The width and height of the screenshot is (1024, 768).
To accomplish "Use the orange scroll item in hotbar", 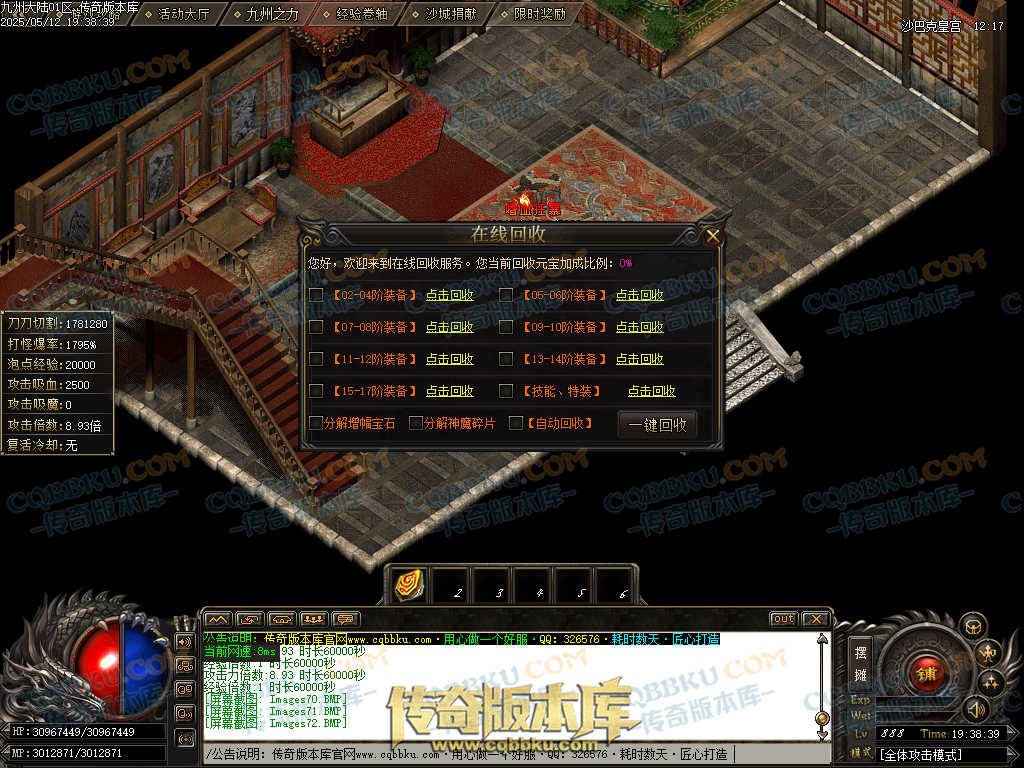I will click(409, 585).
